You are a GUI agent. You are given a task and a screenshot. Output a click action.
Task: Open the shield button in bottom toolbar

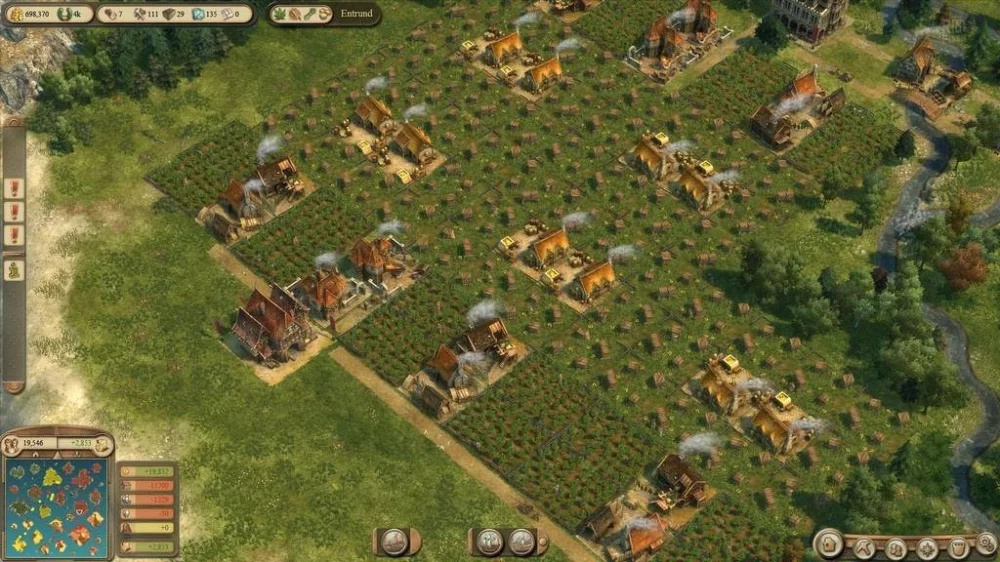coord(958,548)
